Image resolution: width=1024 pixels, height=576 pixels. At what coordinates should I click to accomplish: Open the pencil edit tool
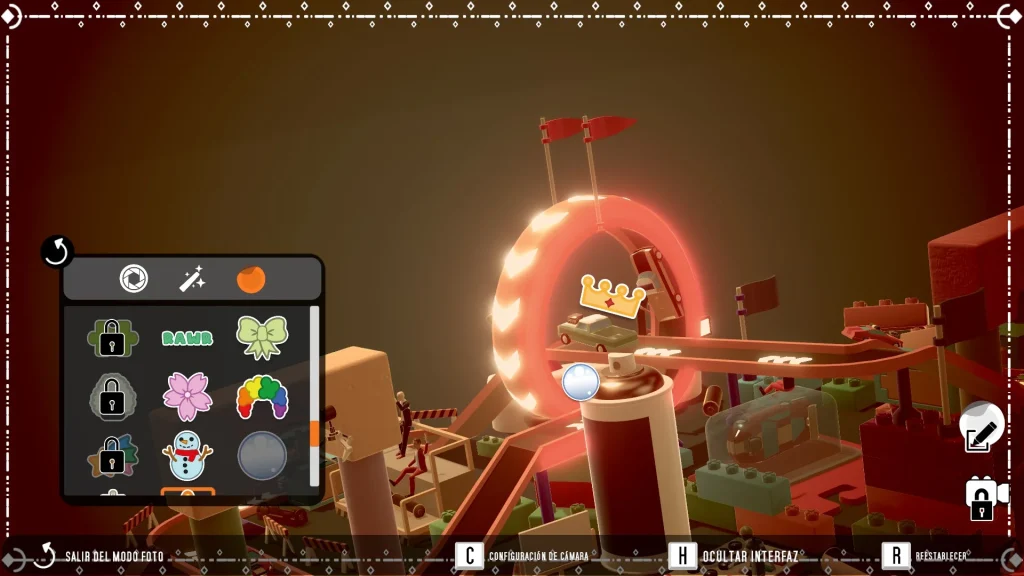point(981,430)
